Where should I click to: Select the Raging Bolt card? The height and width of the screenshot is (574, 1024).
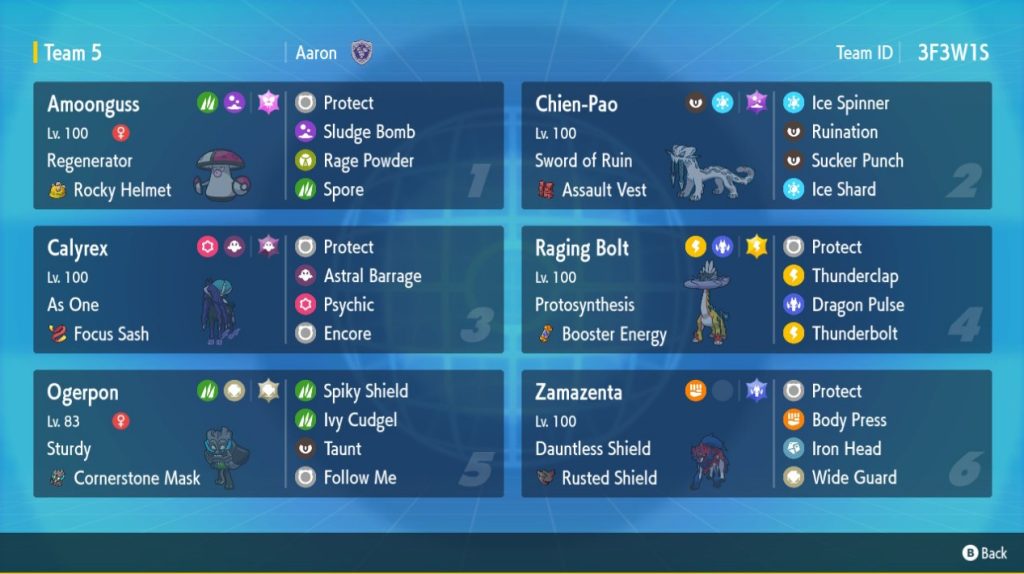756,290
